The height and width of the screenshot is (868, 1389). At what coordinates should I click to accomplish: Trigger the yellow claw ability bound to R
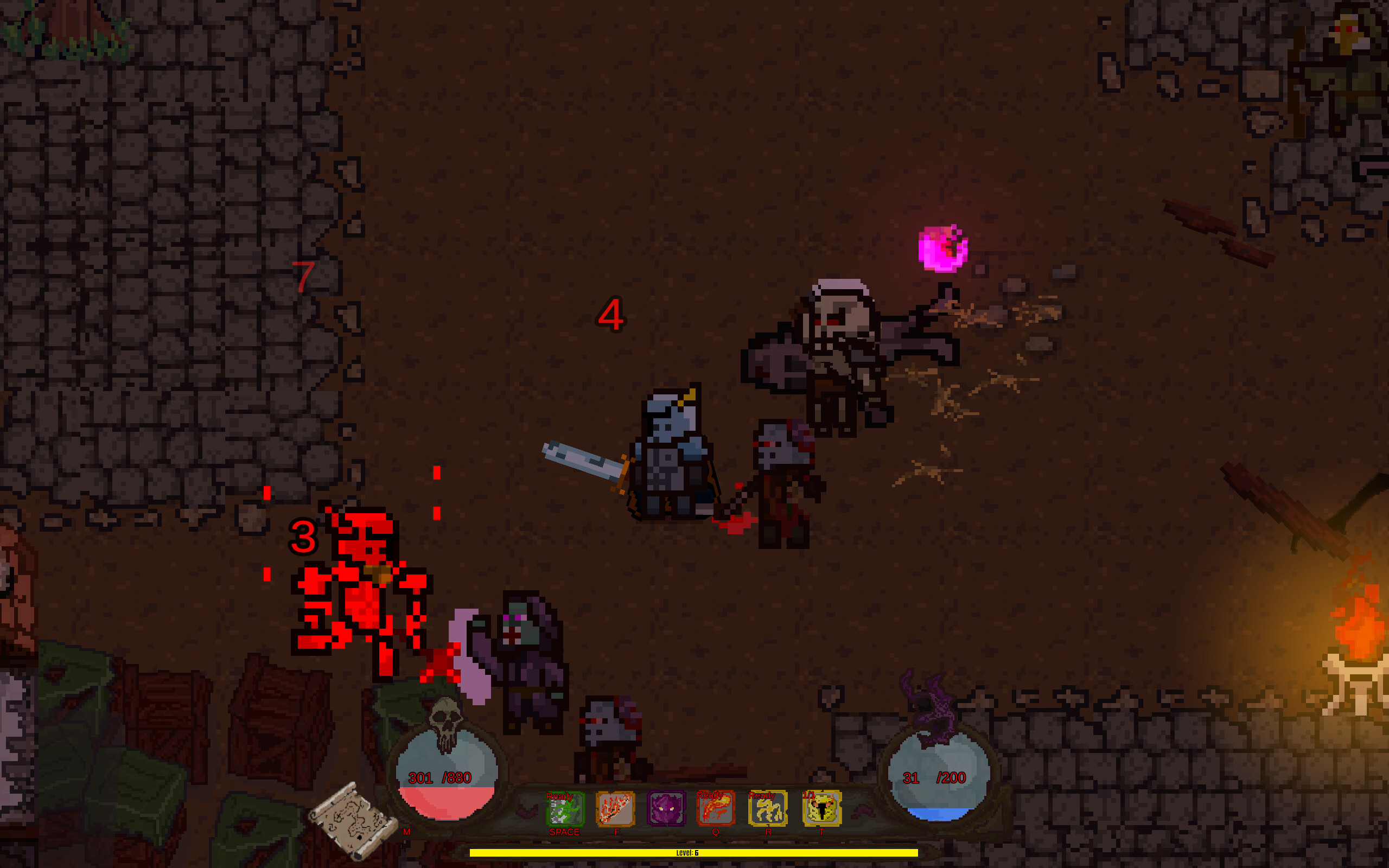[769, 810]
